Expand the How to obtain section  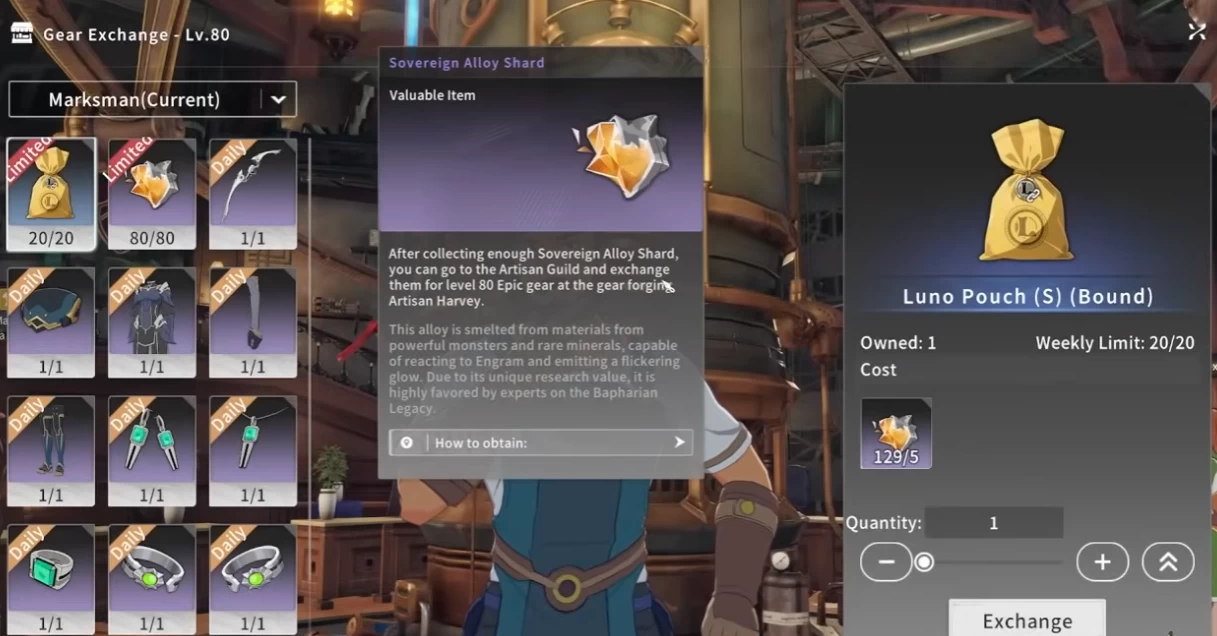pyautogui.click(x=541, y=442)
